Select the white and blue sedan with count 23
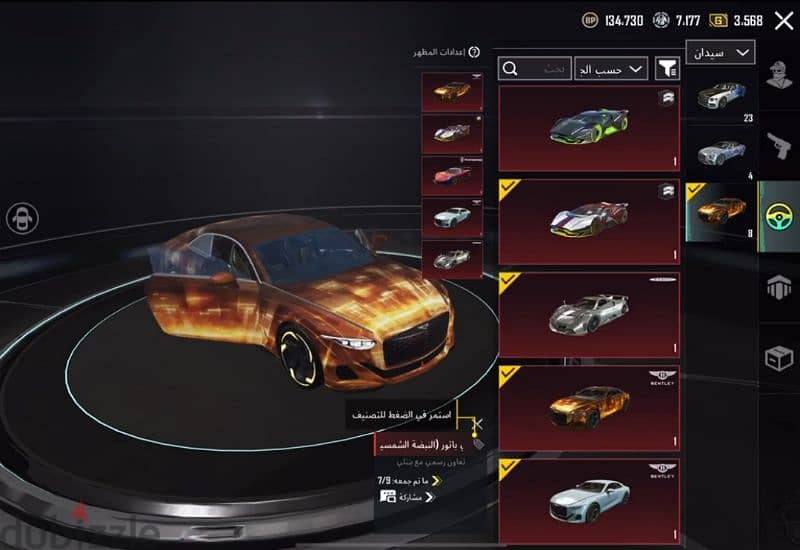The width and height of the screenshot is (800, 550). pyautogui.click(x=719, y=99)
